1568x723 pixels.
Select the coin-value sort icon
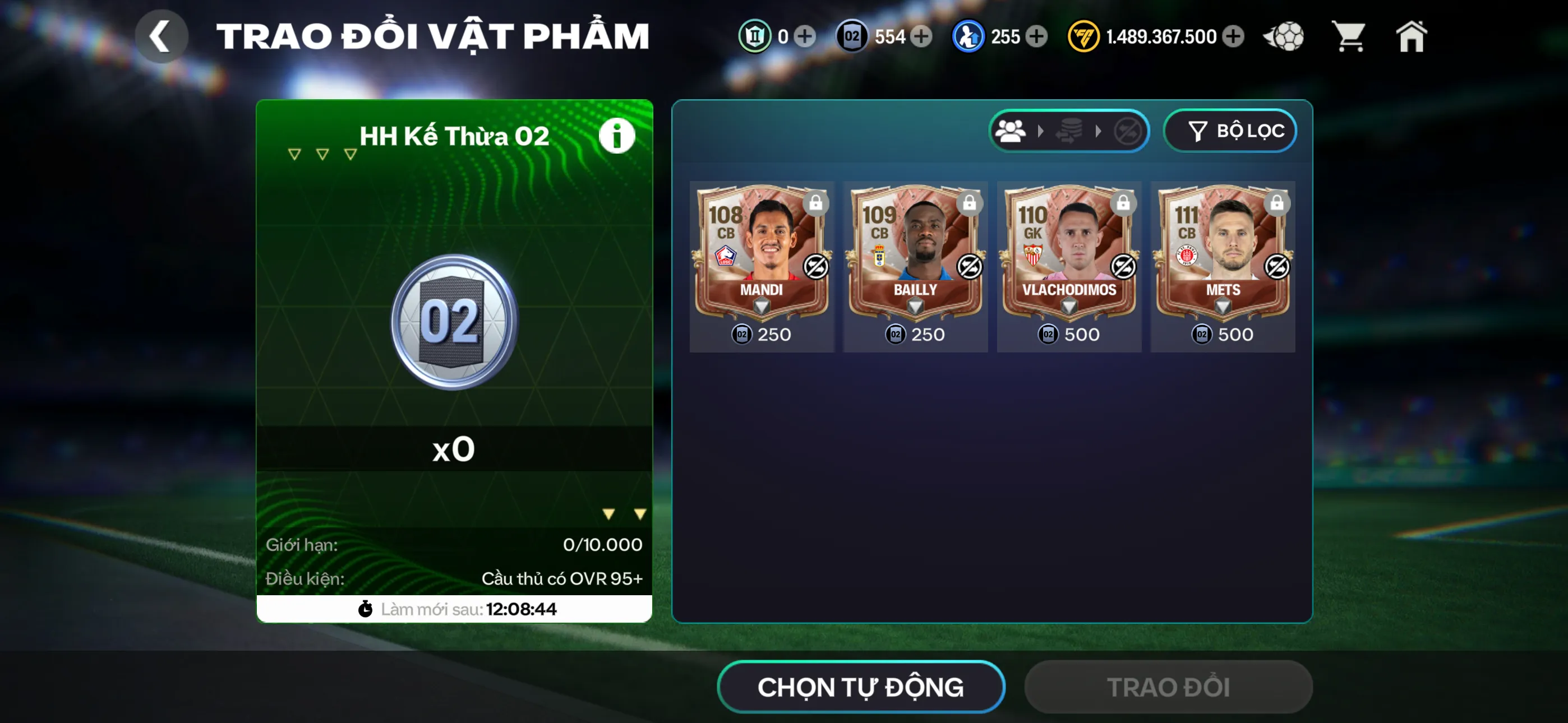click(x=1069, y=131)
